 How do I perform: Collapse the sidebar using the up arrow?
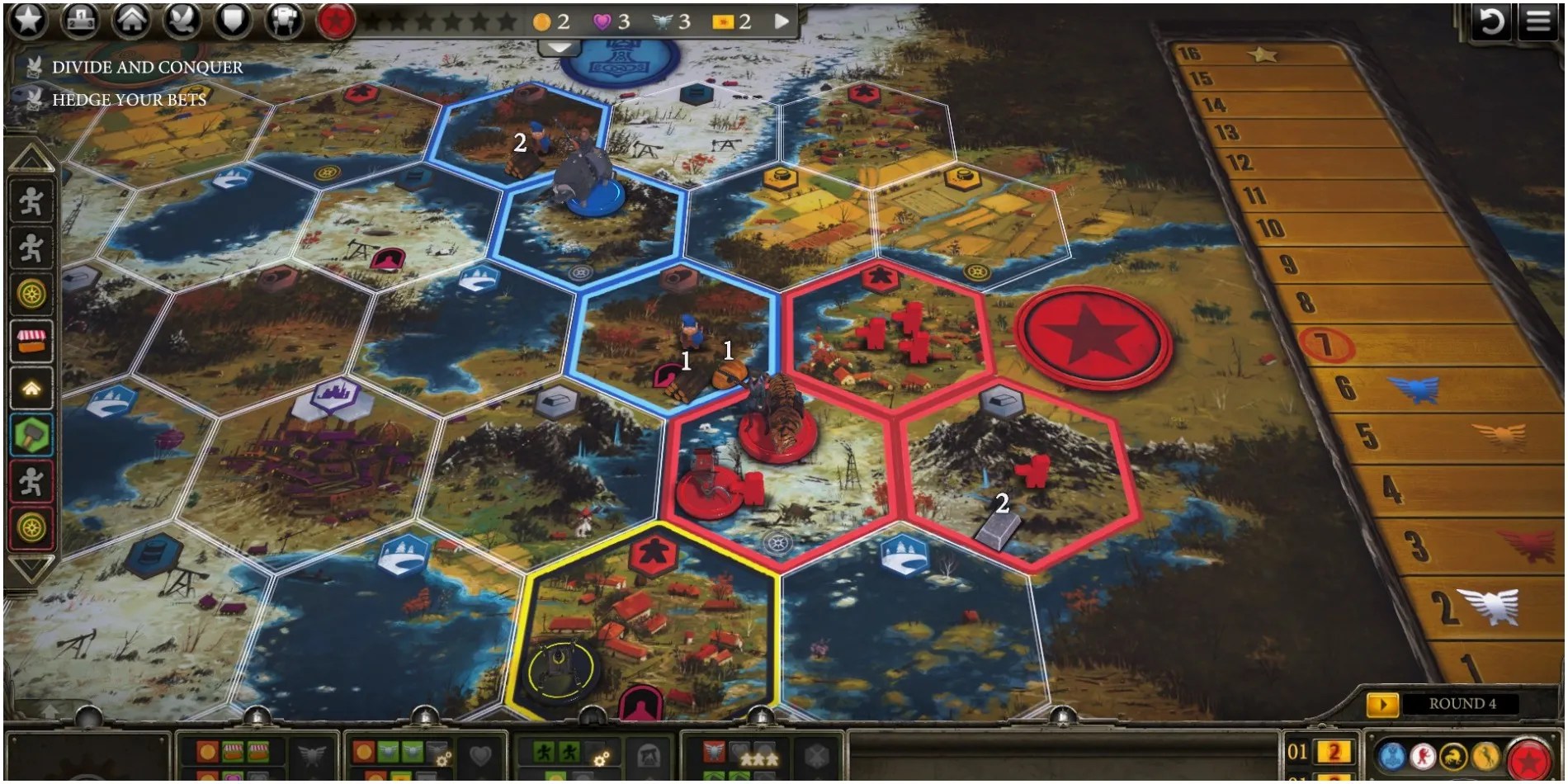click(x=30, y=156)
